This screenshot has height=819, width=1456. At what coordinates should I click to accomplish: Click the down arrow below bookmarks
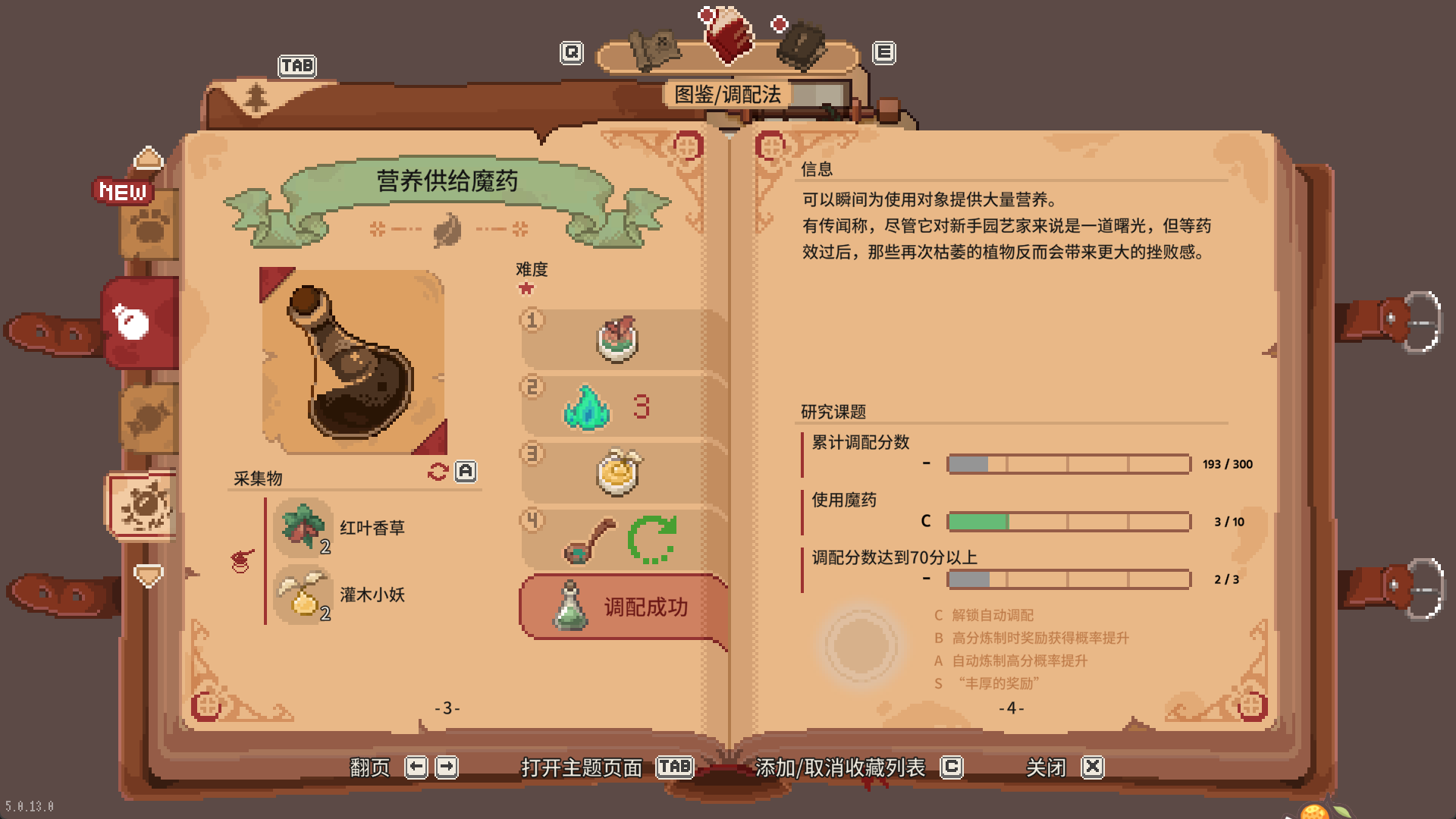[x=149, y=576]
